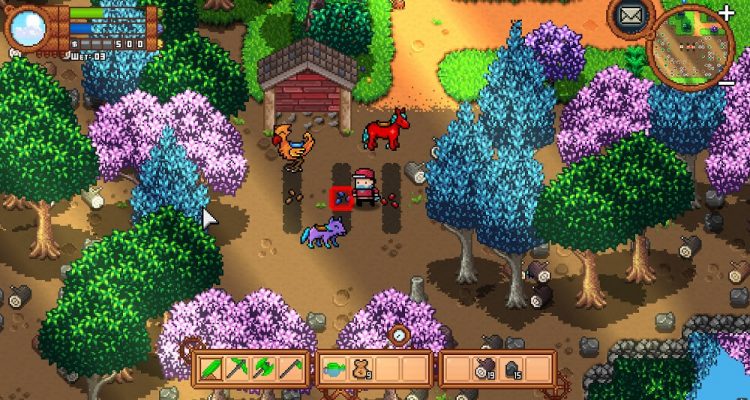Click the sky weather clock dial
Image resolution: width=750 pixels, height=400 pixels.
click(27, 27)
